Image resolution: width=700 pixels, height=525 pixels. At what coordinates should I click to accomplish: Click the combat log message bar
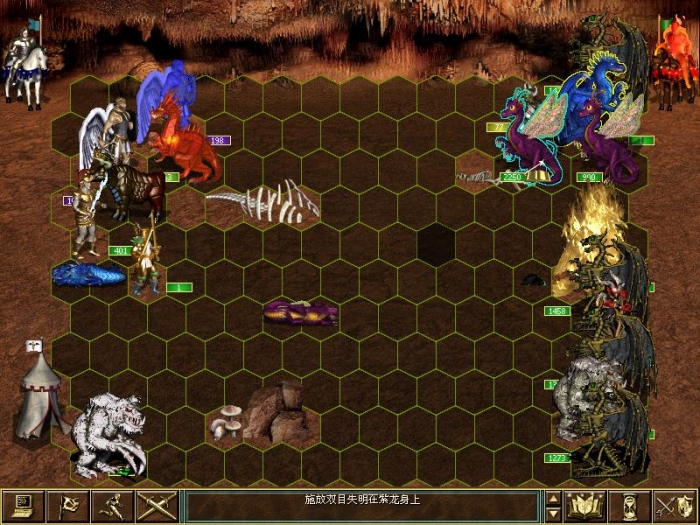[x=363, y=505]
